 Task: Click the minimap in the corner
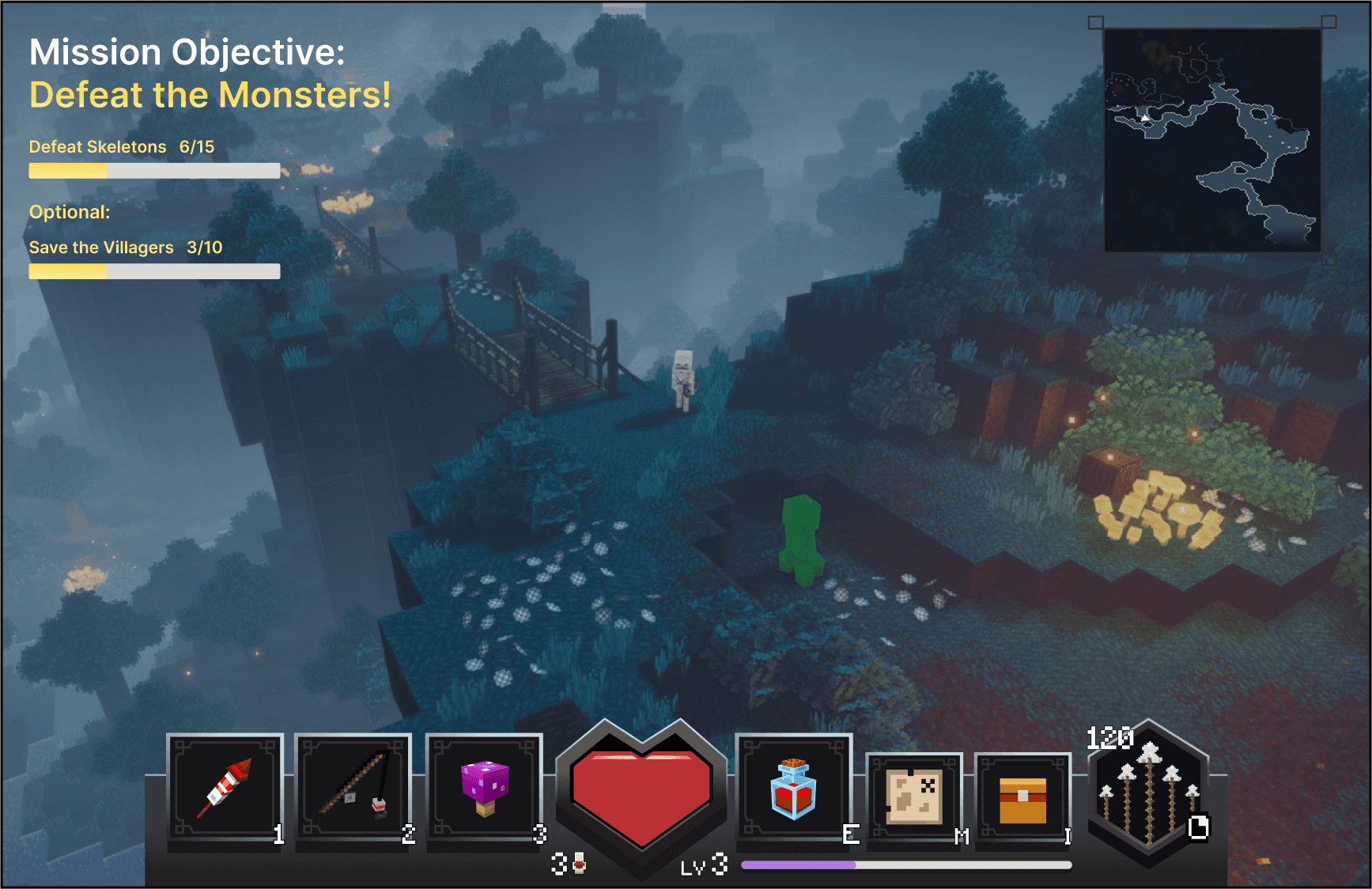(1211, 140)
